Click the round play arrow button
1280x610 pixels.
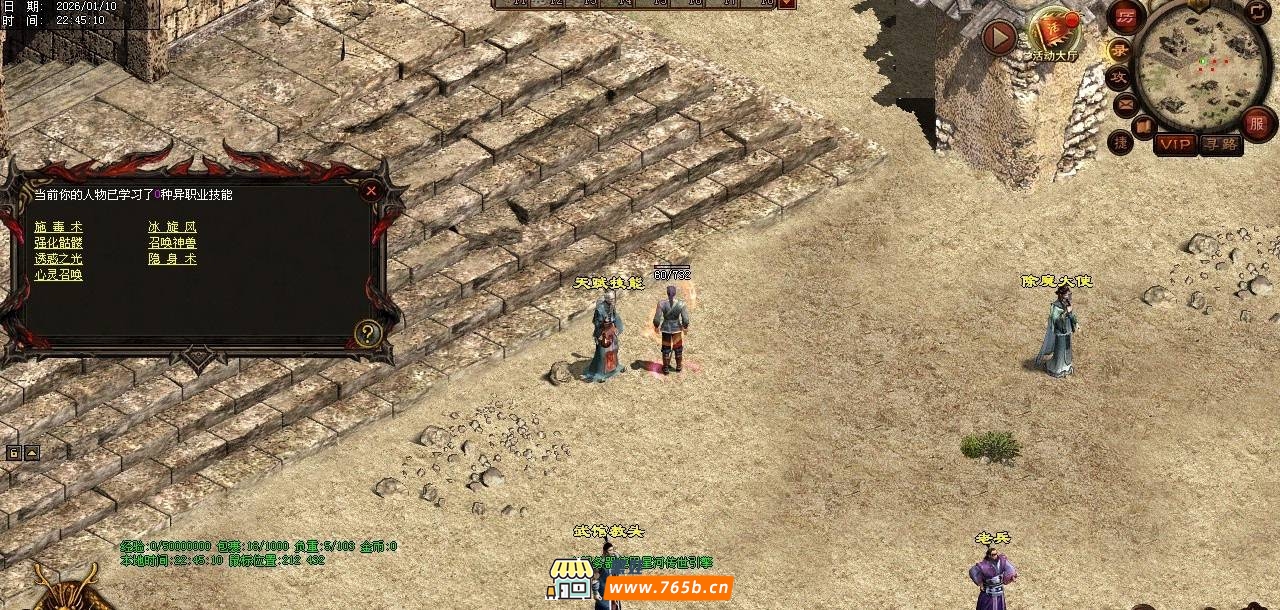pos(998,38)
